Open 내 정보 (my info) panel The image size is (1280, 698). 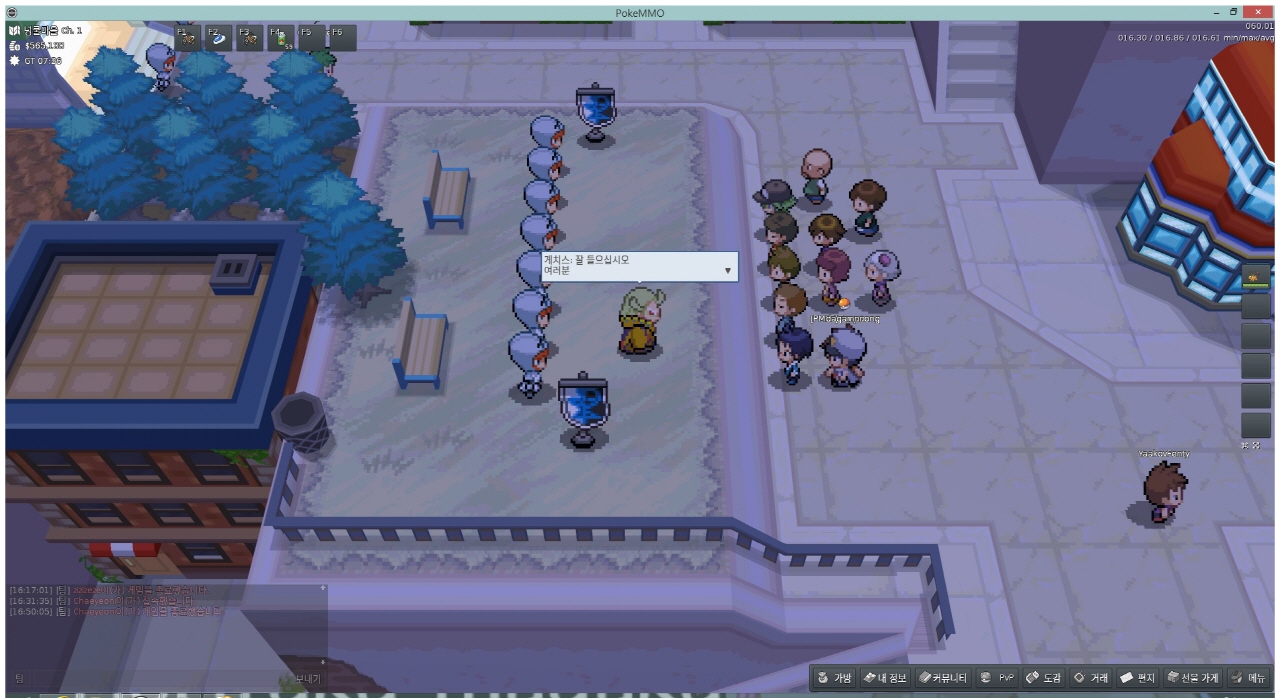point(885,678)
